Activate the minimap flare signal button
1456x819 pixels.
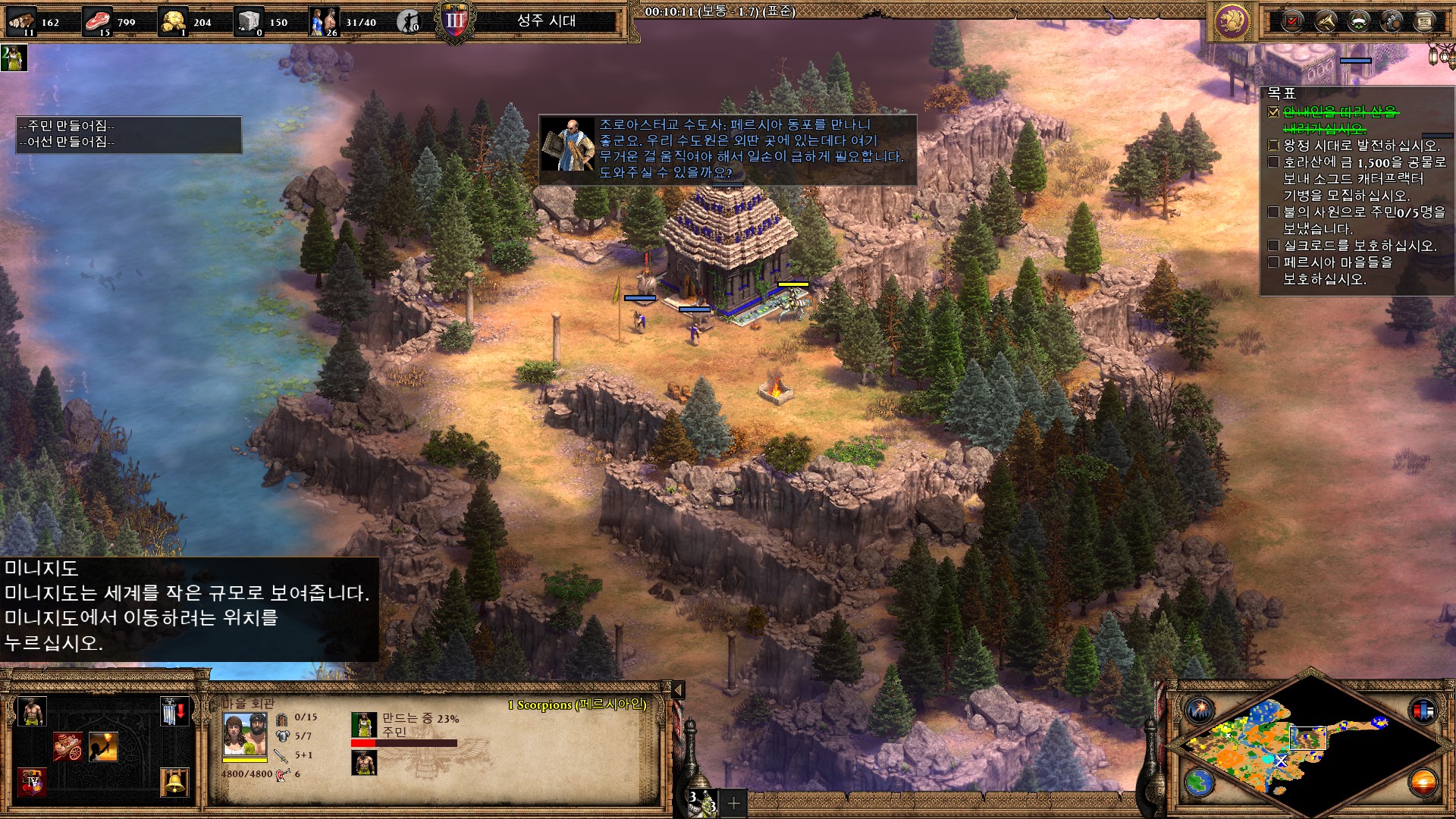pos(1200,711)
